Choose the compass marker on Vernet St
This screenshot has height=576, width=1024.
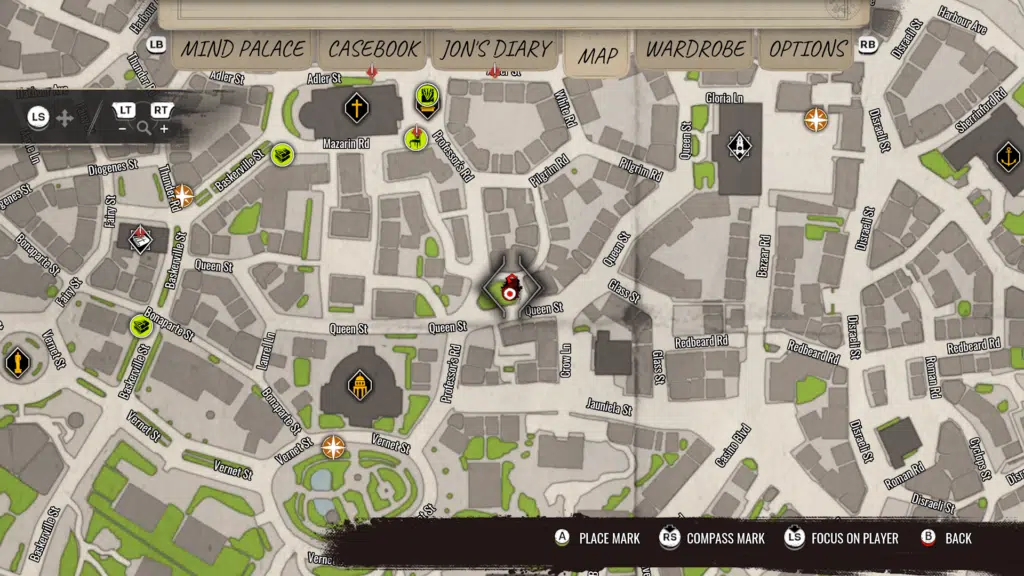click(x=333, y=446)
